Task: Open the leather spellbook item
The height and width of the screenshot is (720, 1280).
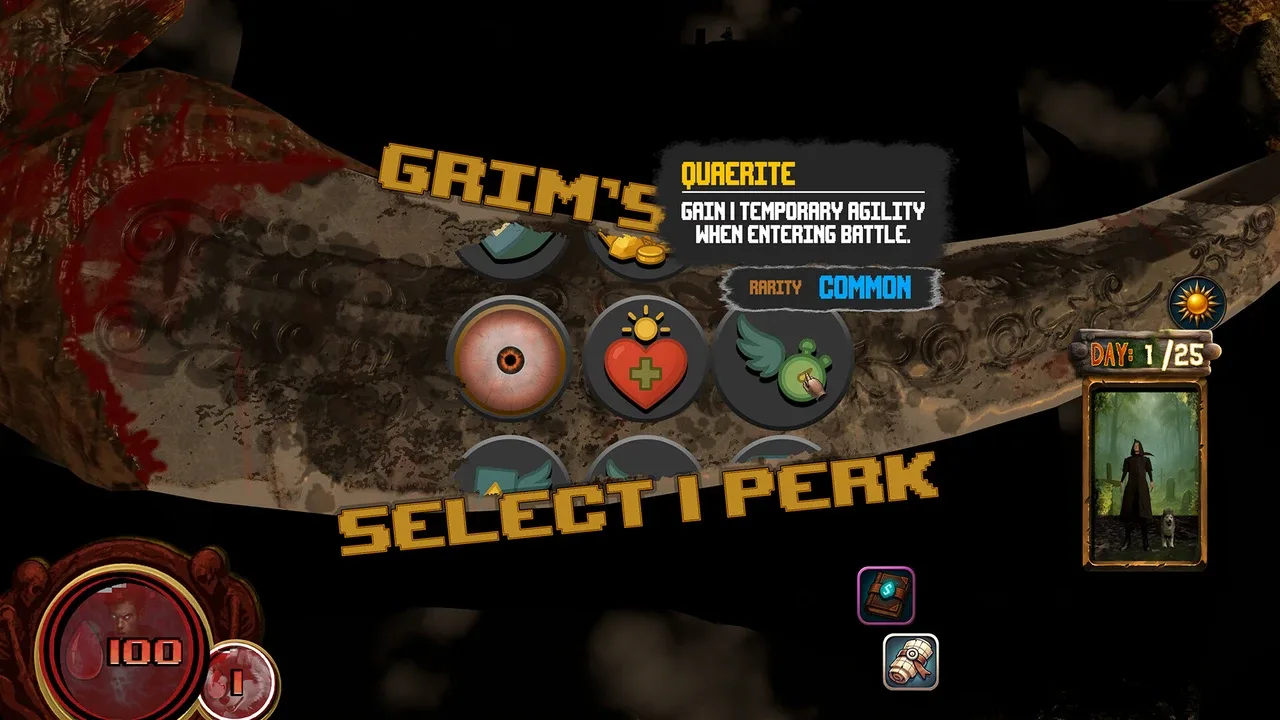Action: [x=885, y=595]
